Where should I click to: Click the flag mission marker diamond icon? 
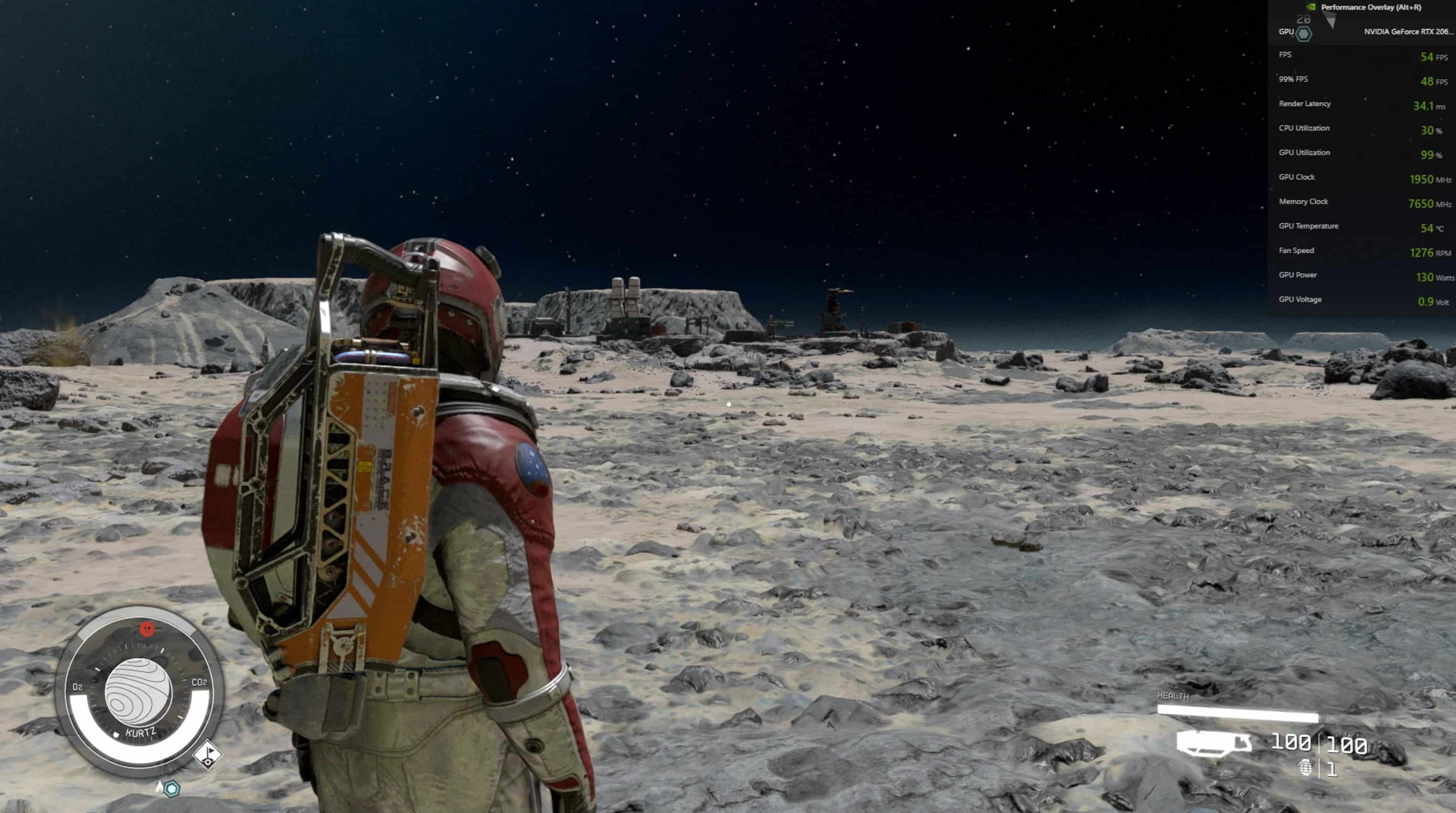pyautogui.click(x=208, y=754)
